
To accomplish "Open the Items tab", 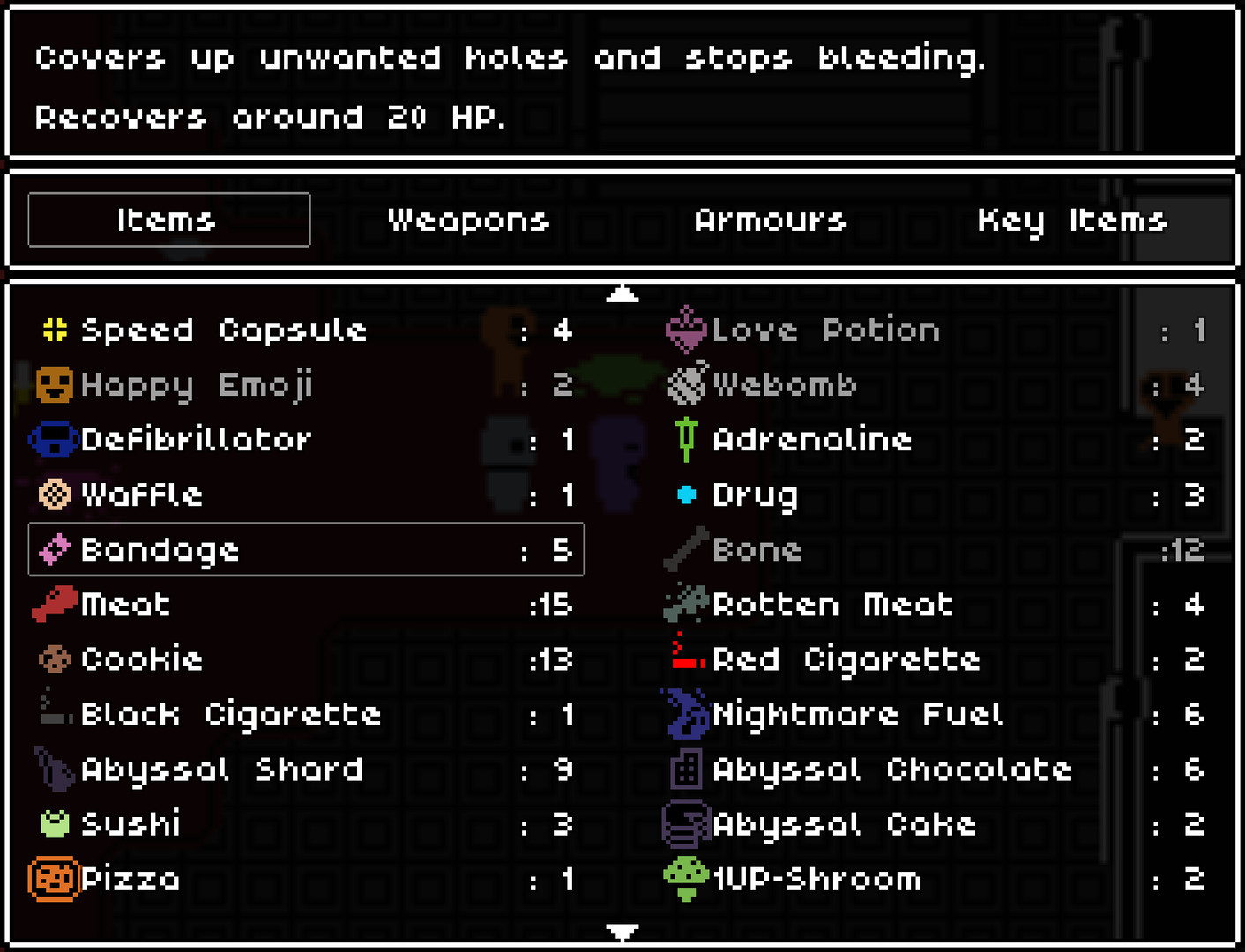I will pyautogui.click(x=168, y=220).
